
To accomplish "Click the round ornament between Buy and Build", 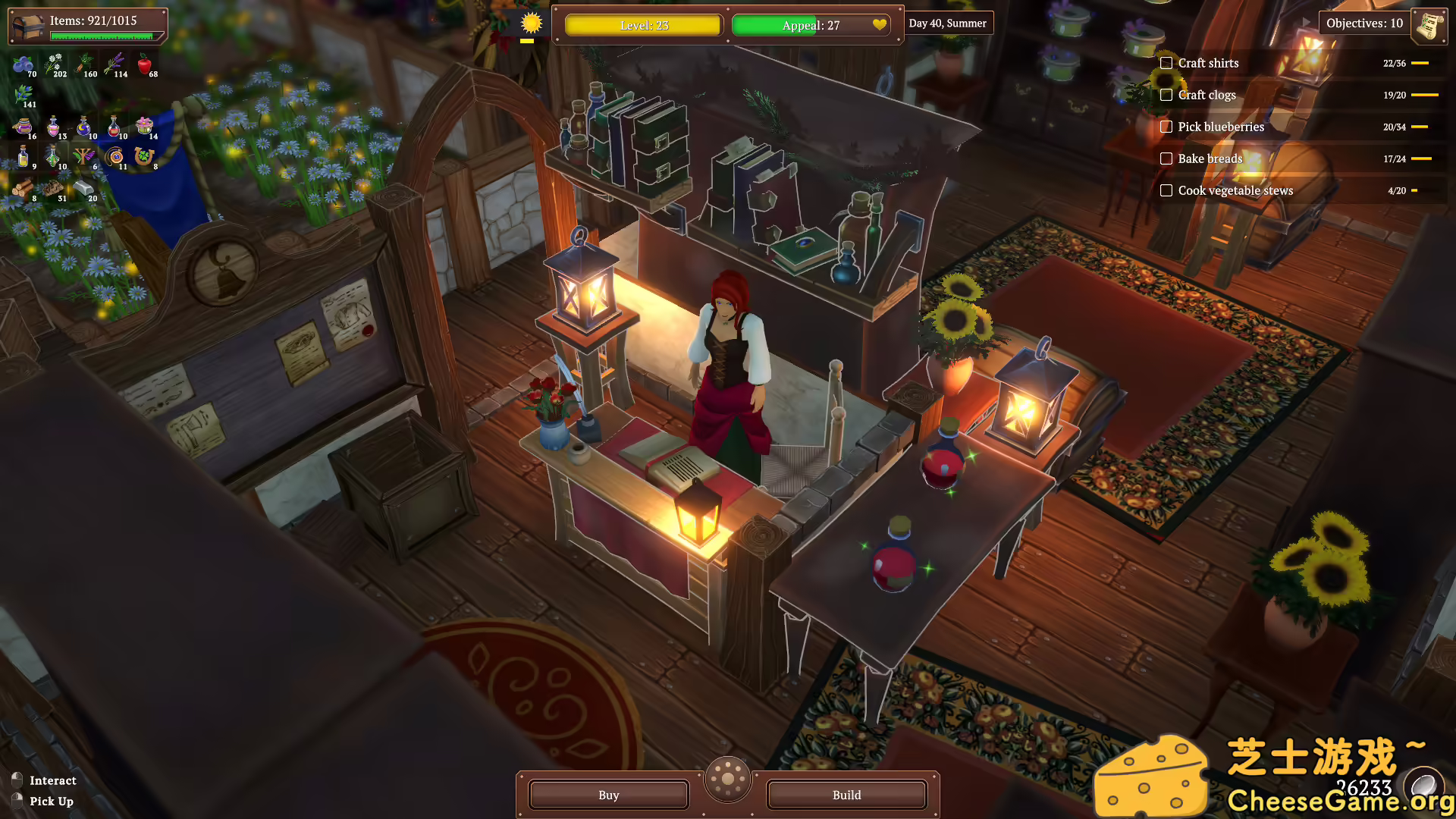I will coord(727,780).
